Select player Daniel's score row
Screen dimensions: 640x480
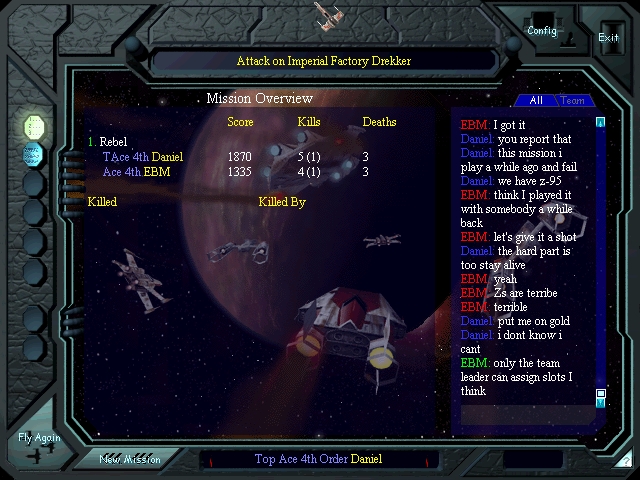click(x=240, y=157)
